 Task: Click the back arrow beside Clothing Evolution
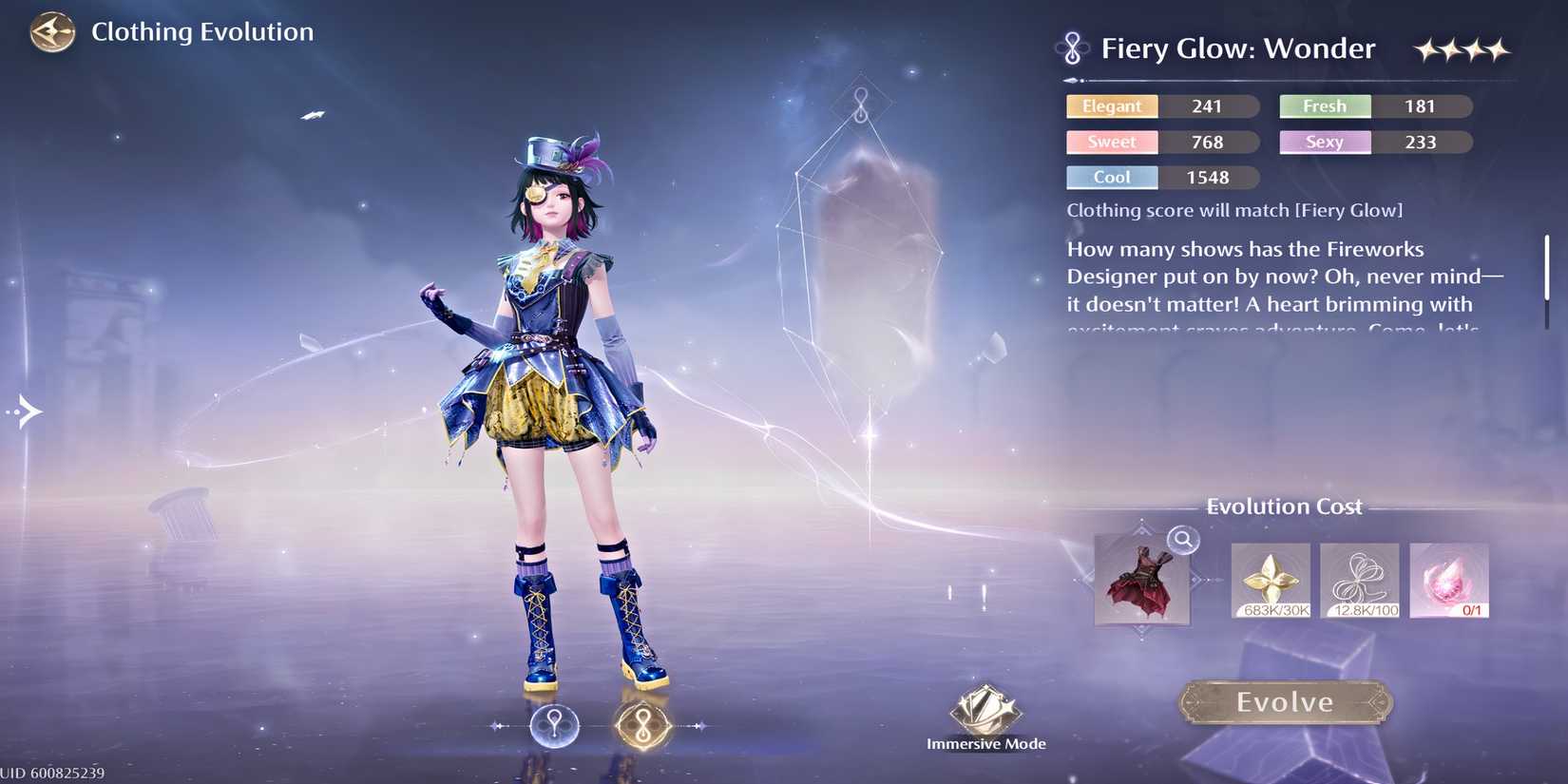(51, 31)
